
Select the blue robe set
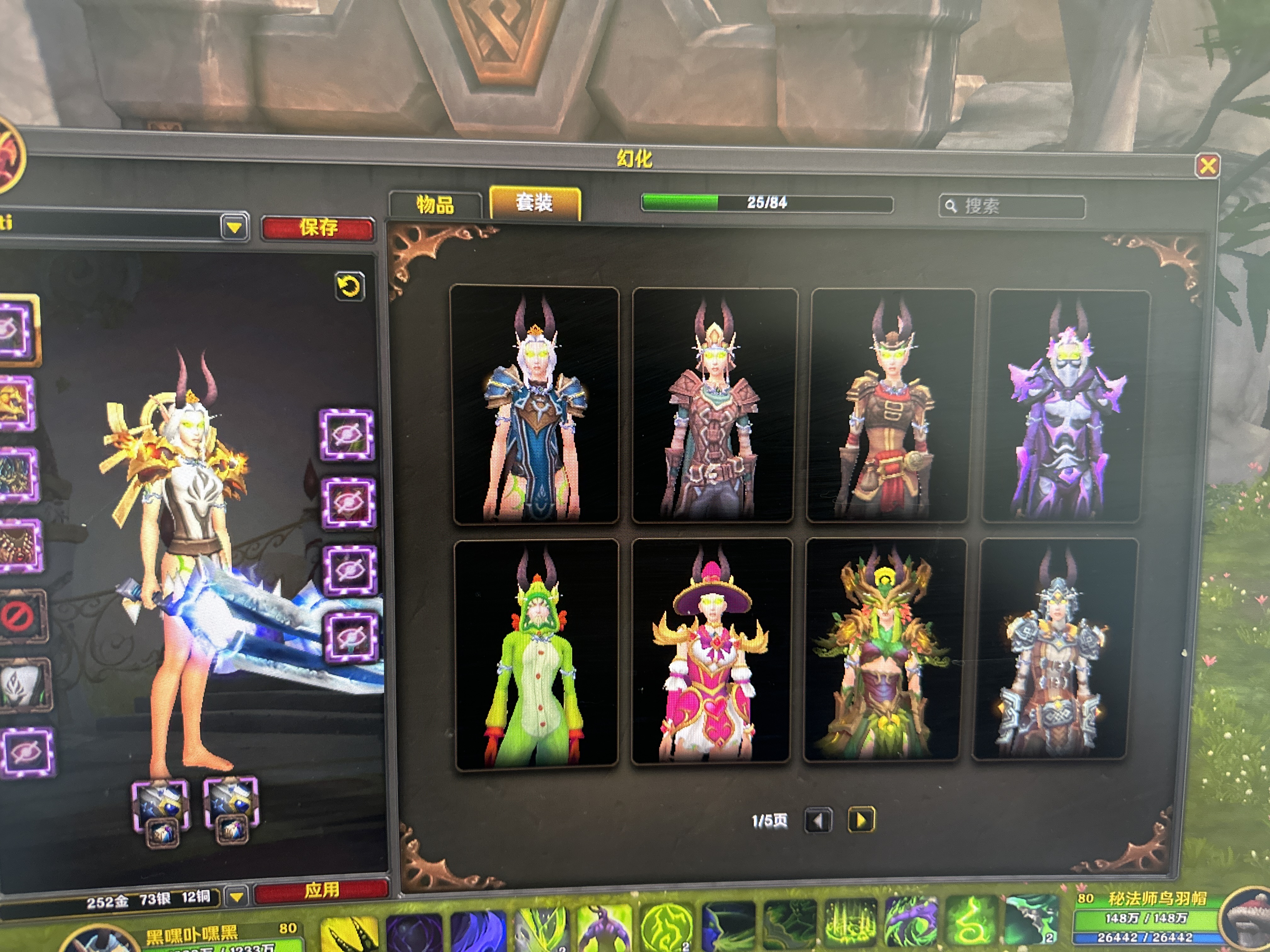click(x=535, y=405)
